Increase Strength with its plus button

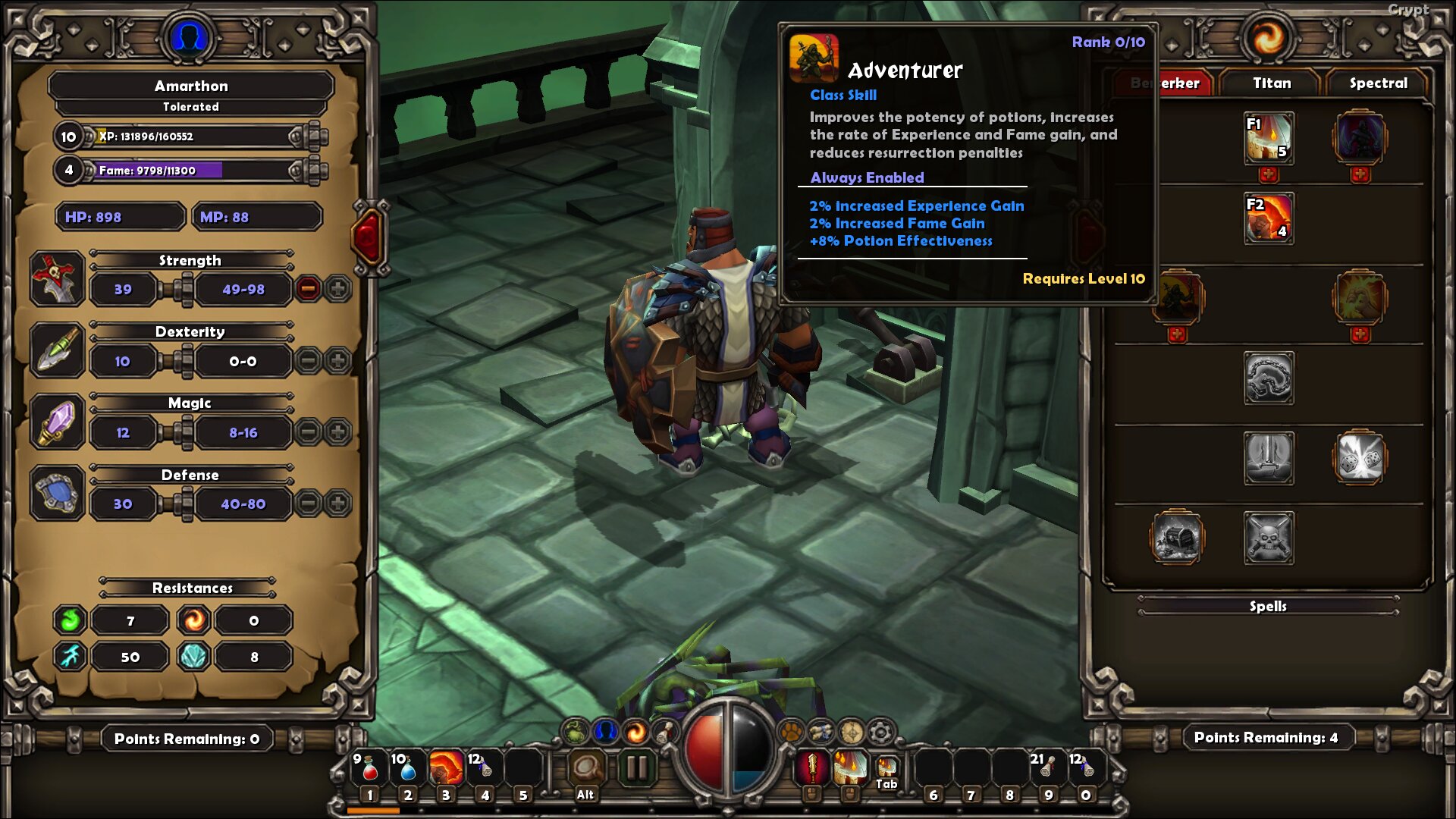click(337, 288)
